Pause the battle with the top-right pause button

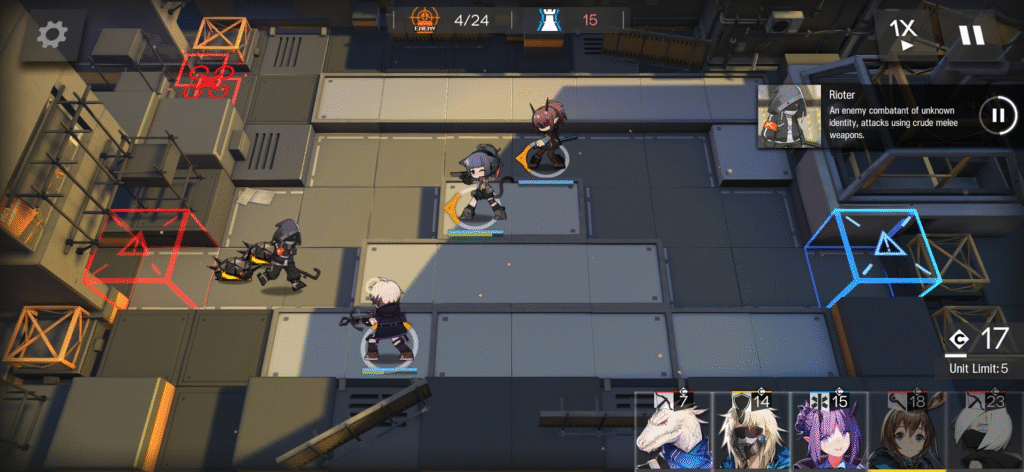pos(971,35)
